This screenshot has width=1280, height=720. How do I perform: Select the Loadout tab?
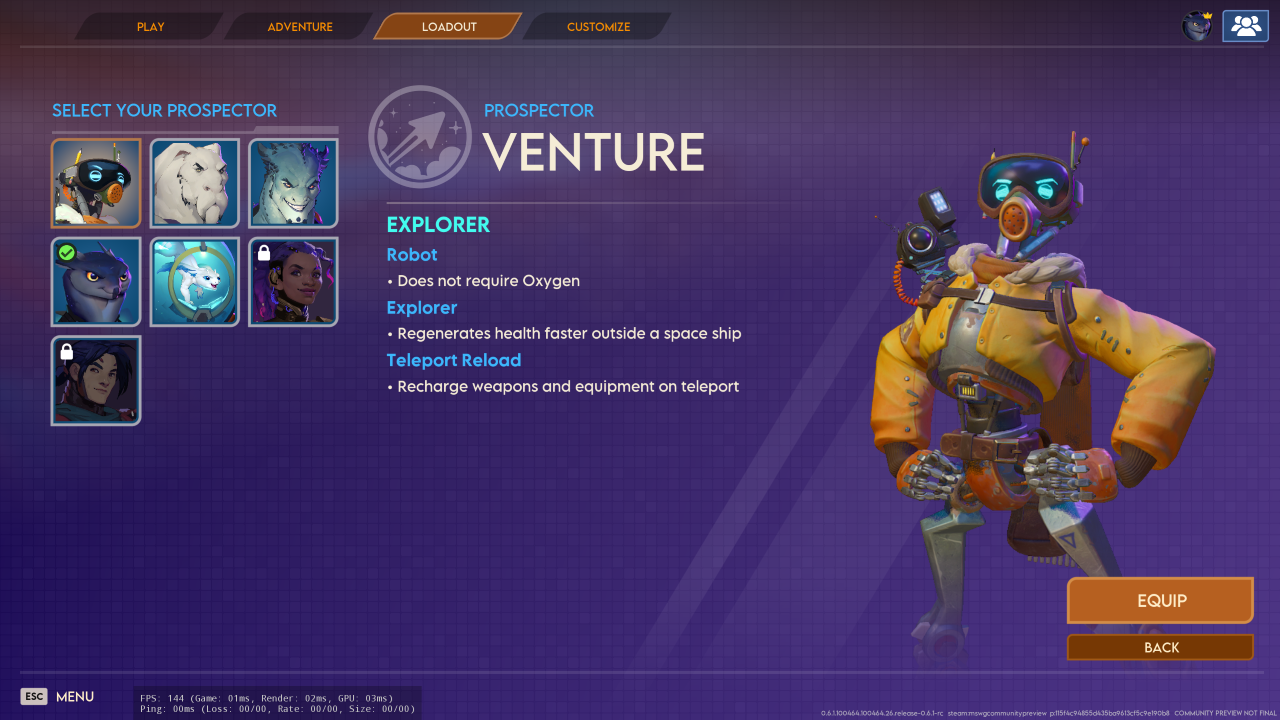click(449, 27)
